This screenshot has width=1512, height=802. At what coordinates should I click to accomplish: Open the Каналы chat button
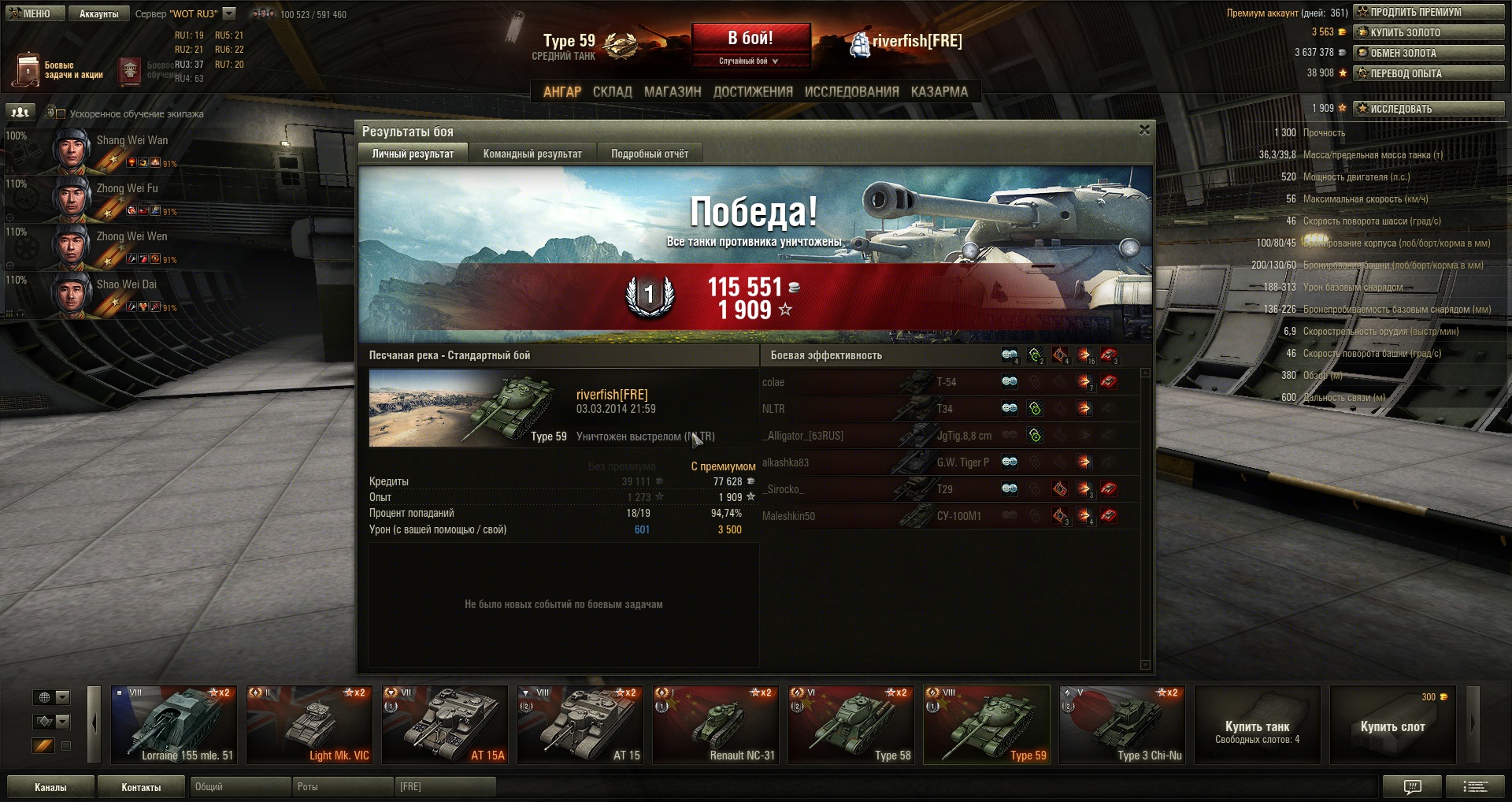pos(50,787)
